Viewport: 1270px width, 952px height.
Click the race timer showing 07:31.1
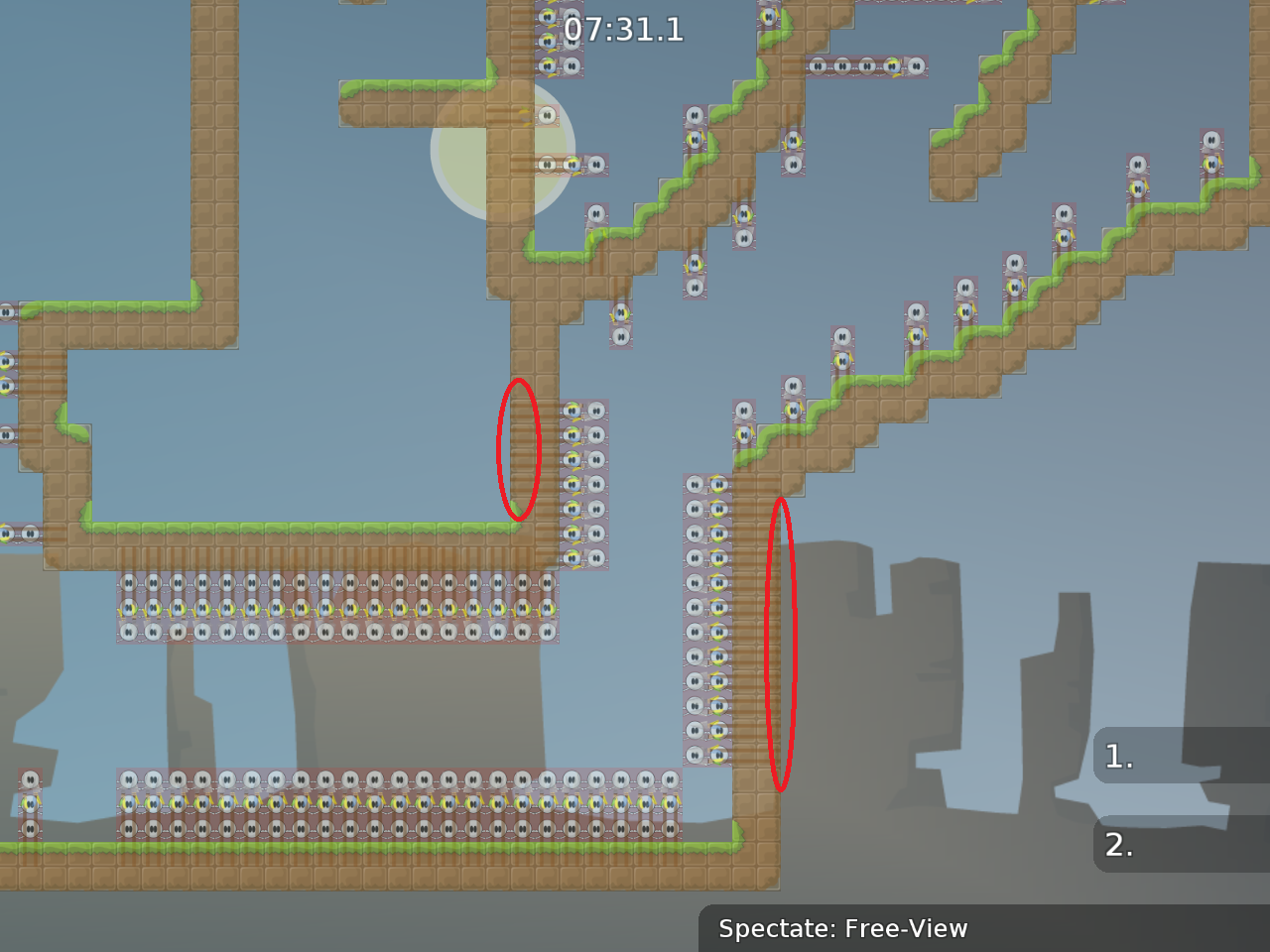(x=620, y=30)
